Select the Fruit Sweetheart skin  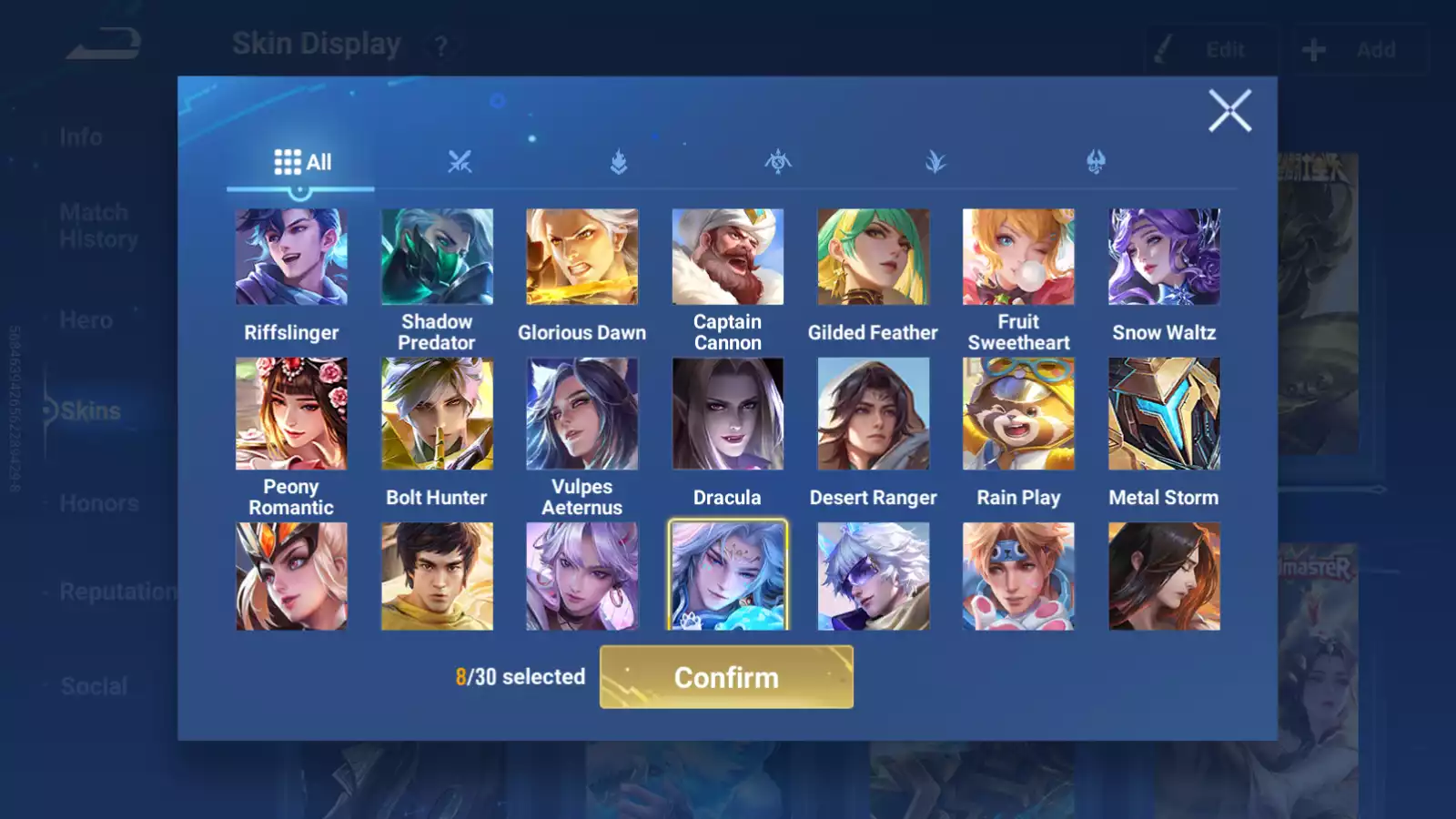coord(1018,258)
